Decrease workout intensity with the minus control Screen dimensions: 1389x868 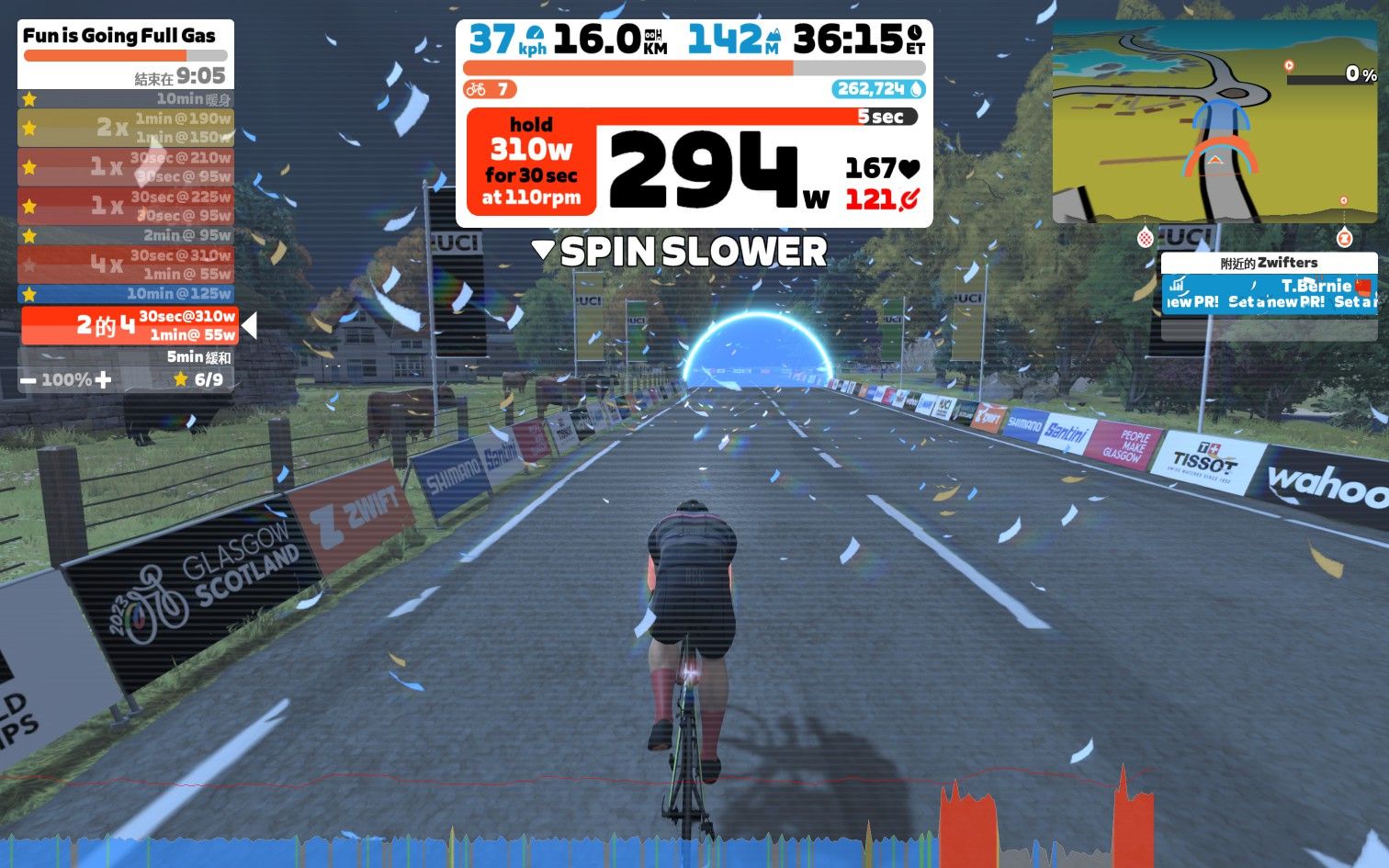point(29,378)
